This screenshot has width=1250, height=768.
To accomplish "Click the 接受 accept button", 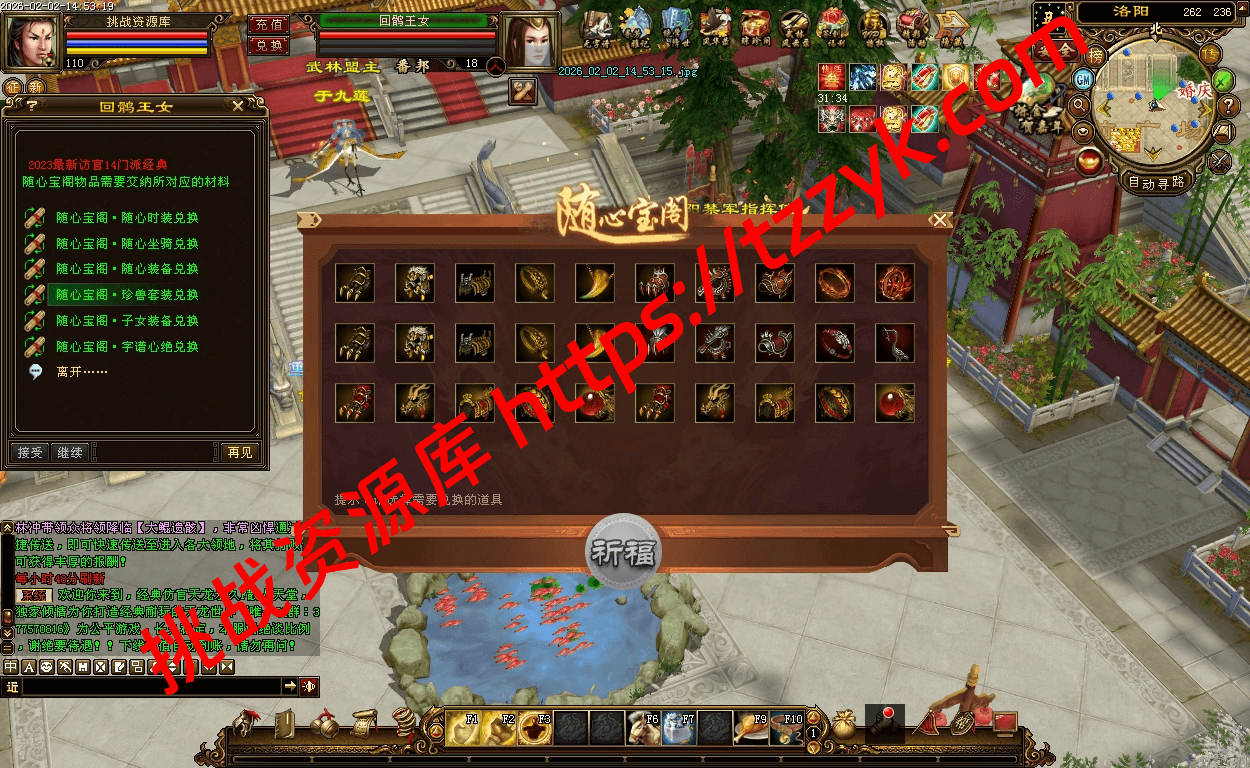I will 30,453.
